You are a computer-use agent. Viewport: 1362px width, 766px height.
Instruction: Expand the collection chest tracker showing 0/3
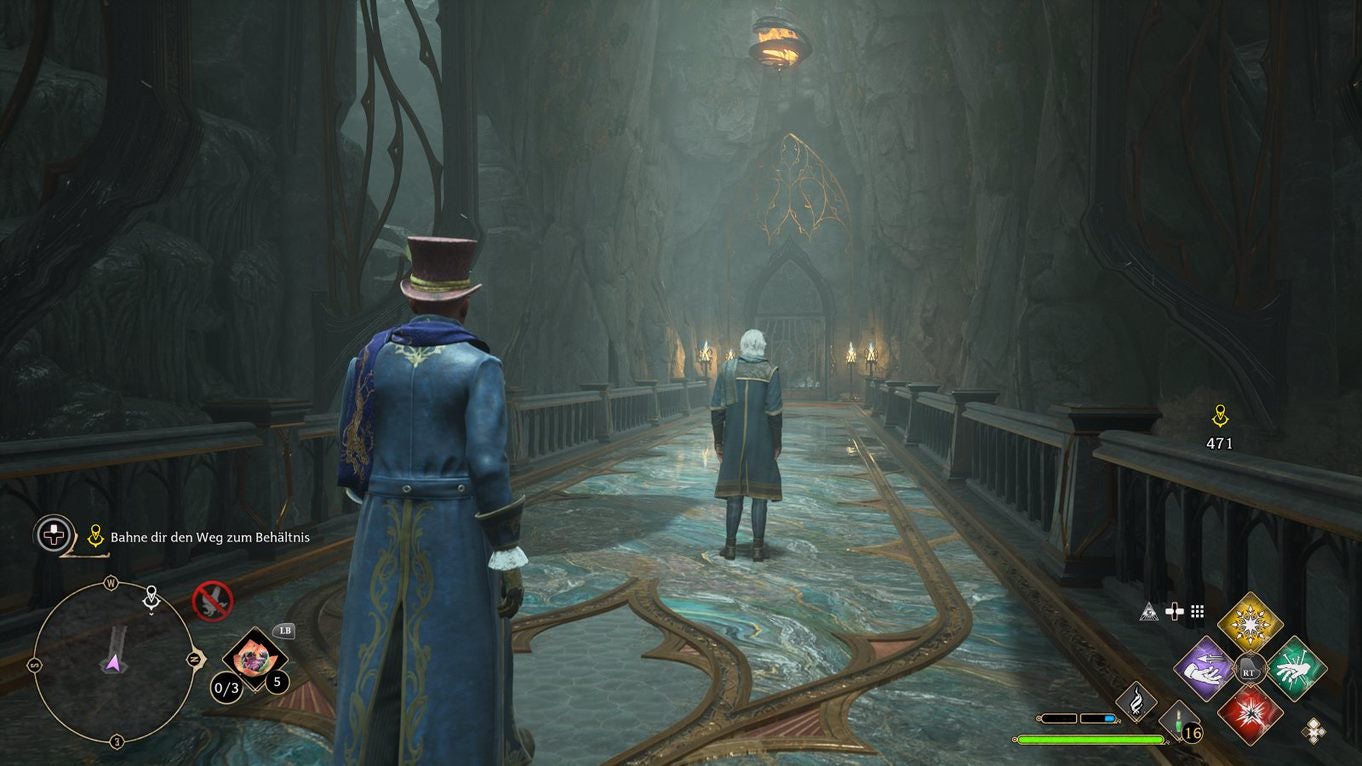pyautogui.click(x=226, y=687)
